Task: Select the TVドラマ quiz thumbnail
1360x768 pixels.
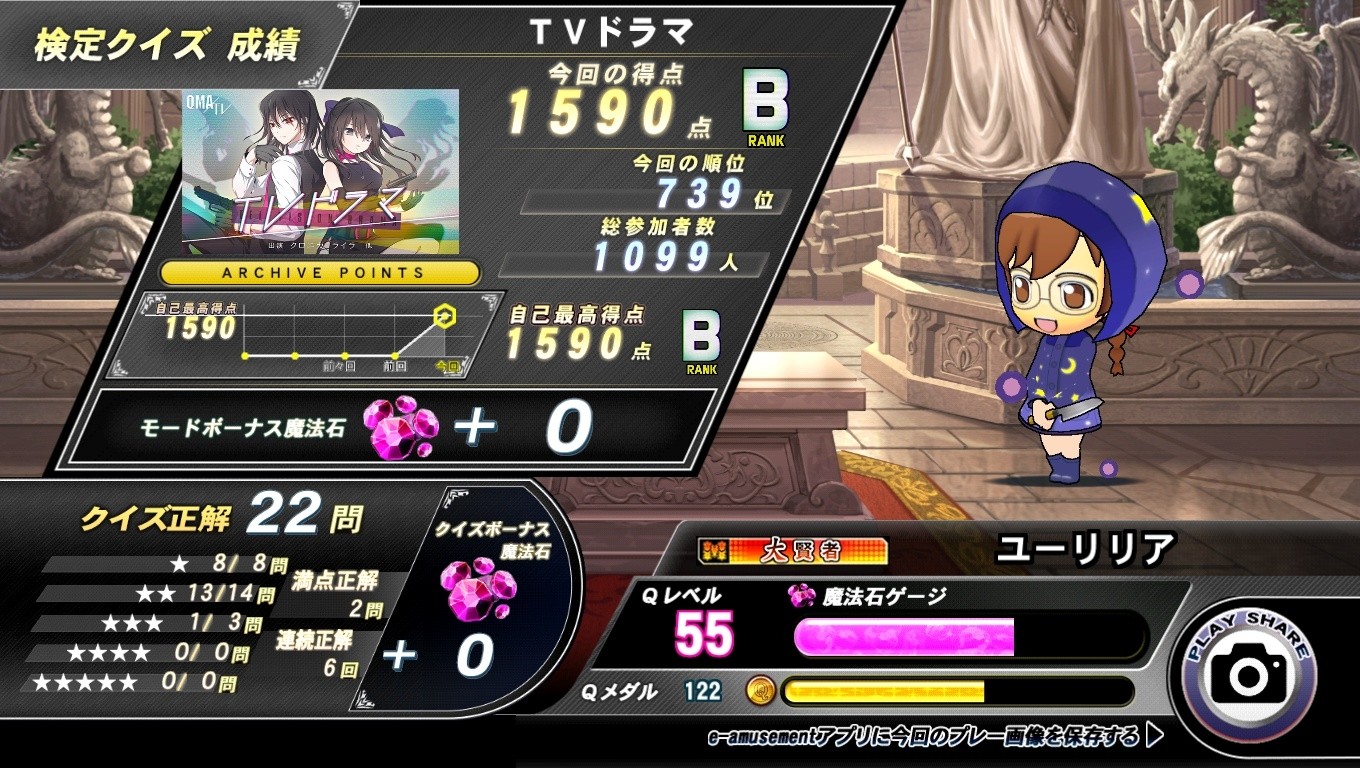Action: [321, 168]
